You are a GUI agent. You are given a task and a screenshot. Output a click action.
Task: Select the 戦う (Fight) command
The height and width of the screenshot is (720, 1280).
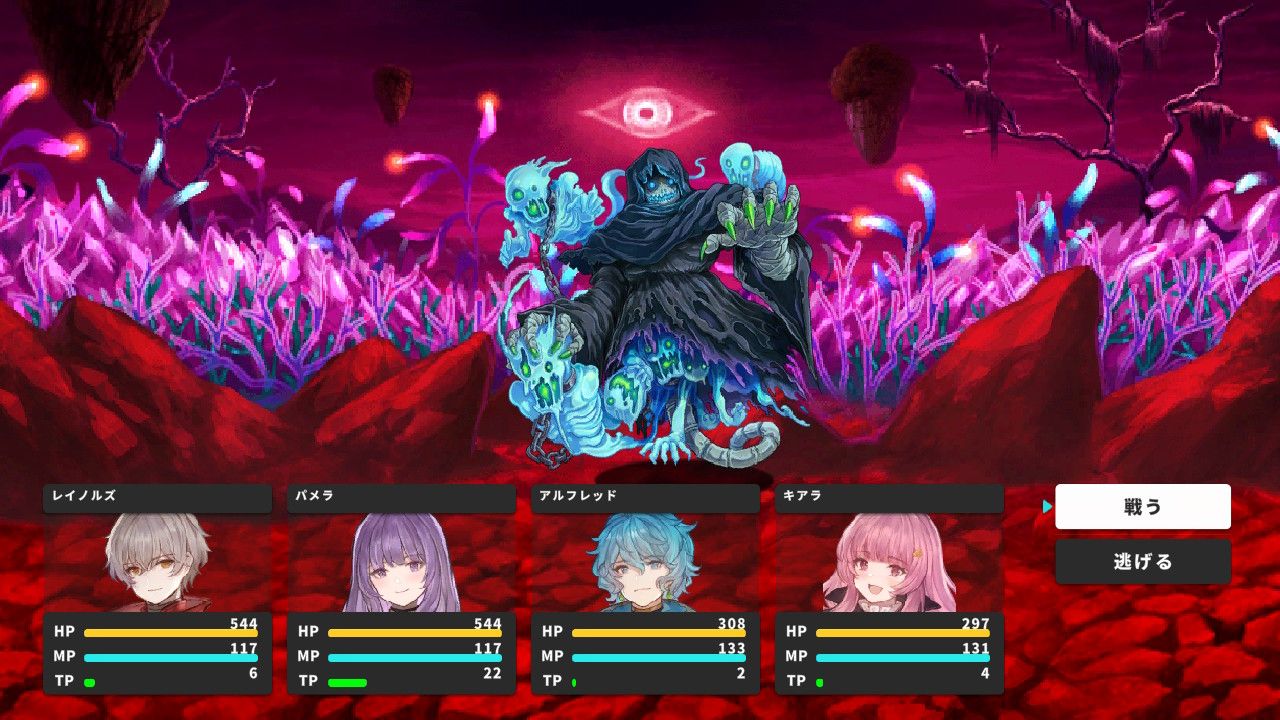[1143, 505]
